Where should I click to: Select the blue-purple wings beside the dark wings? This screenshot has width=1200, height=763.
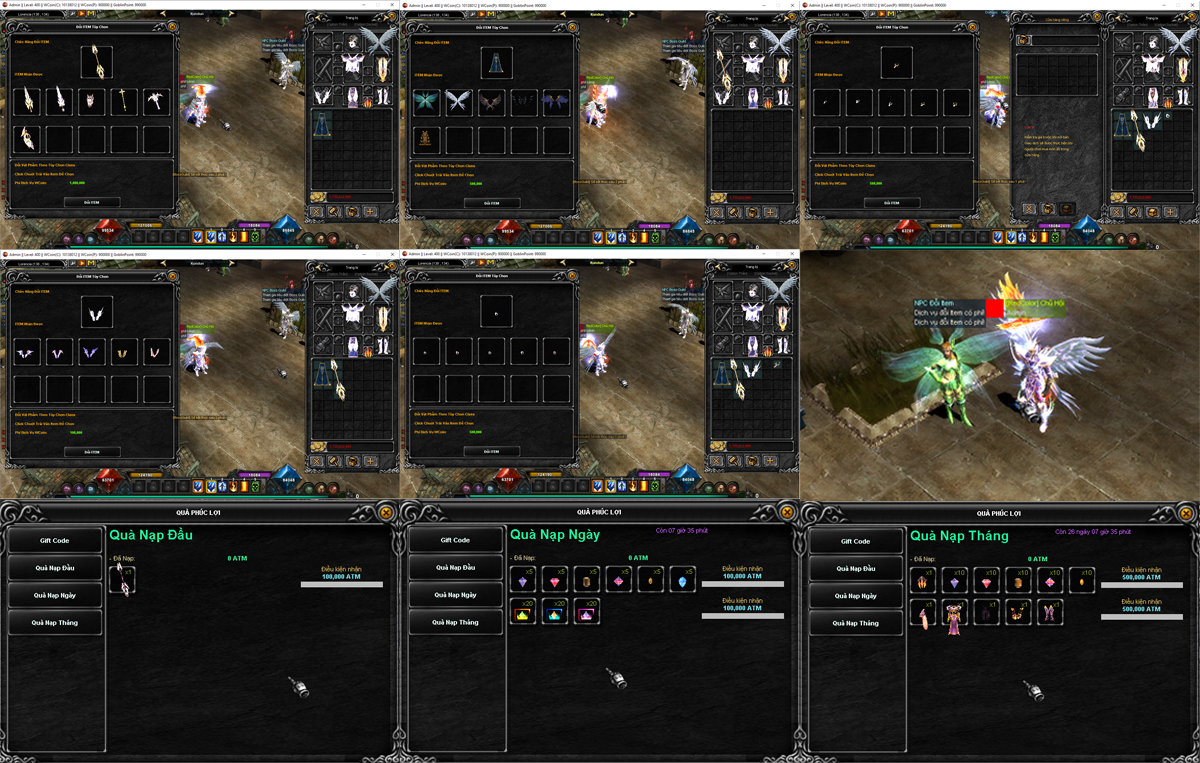point(556,101)
